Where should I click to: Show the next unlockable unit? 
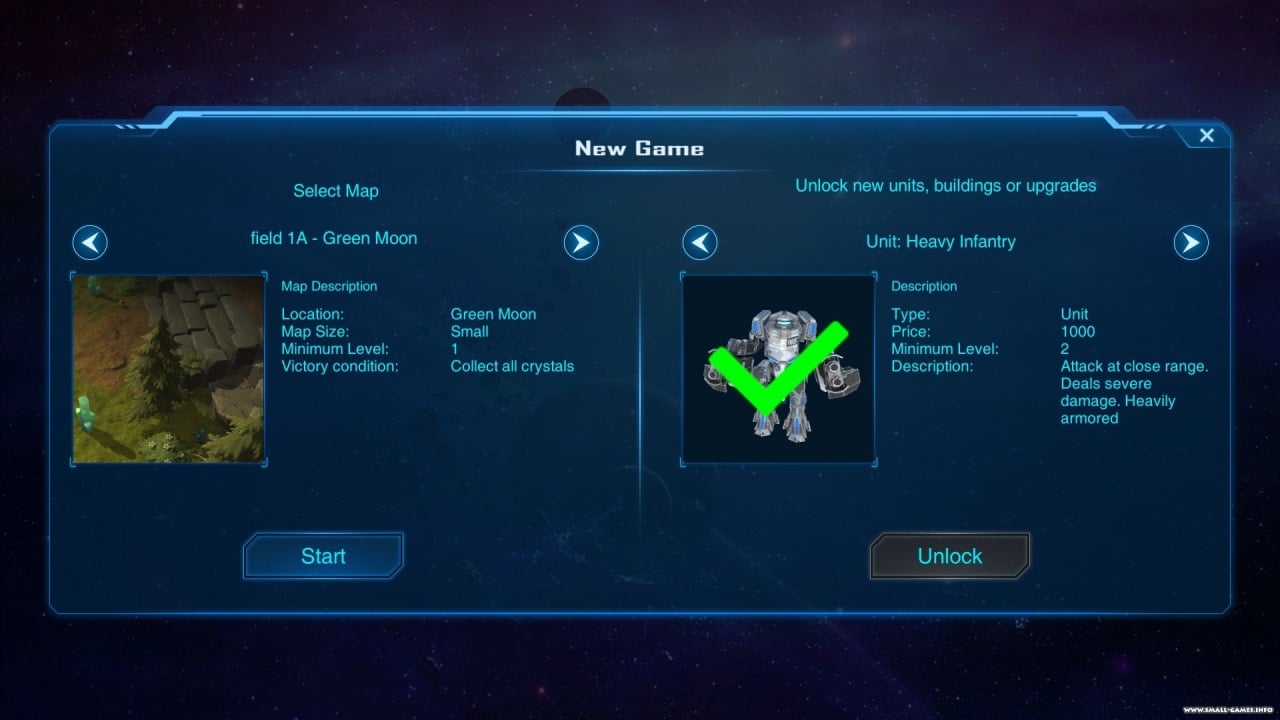(x=1190, y=243)
